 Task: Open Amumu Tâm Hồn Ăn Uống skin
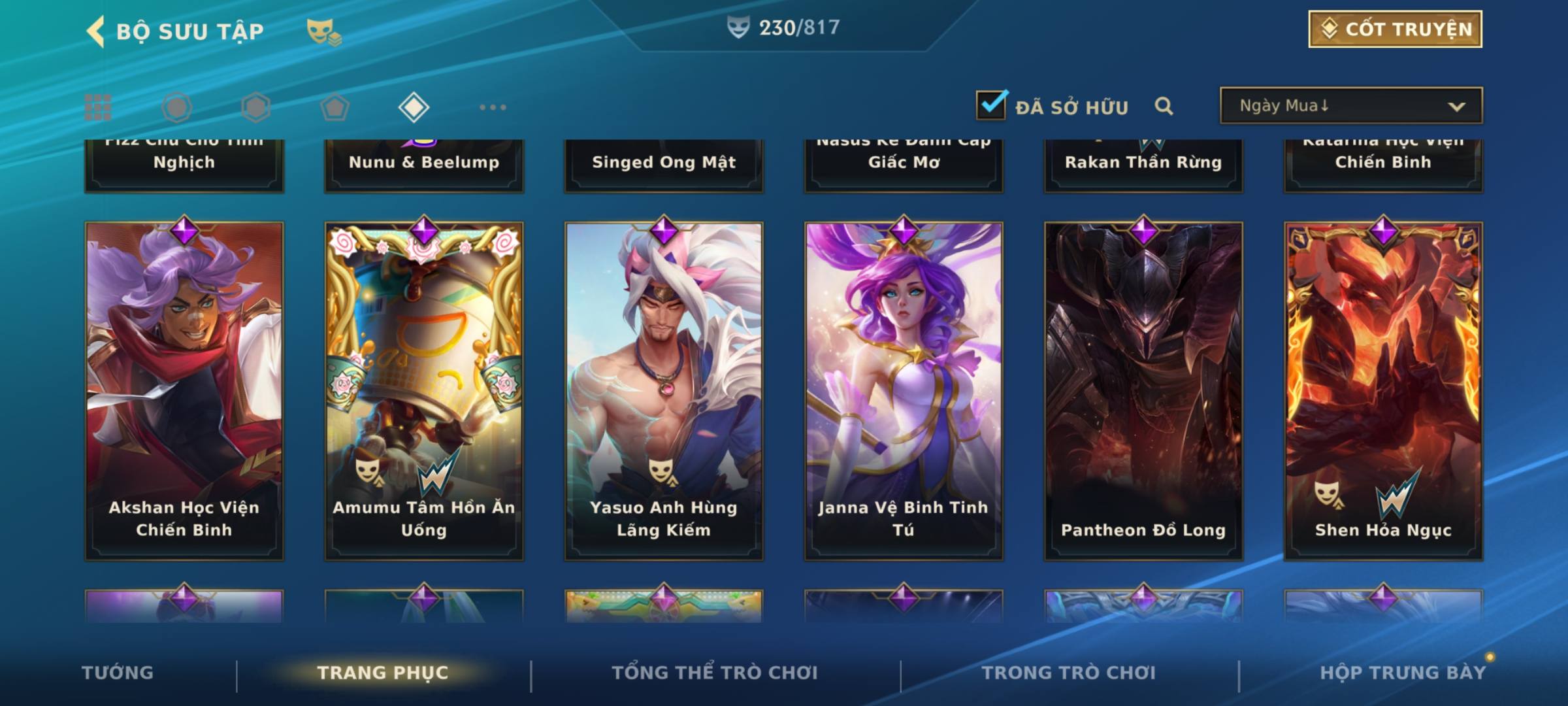424,391
